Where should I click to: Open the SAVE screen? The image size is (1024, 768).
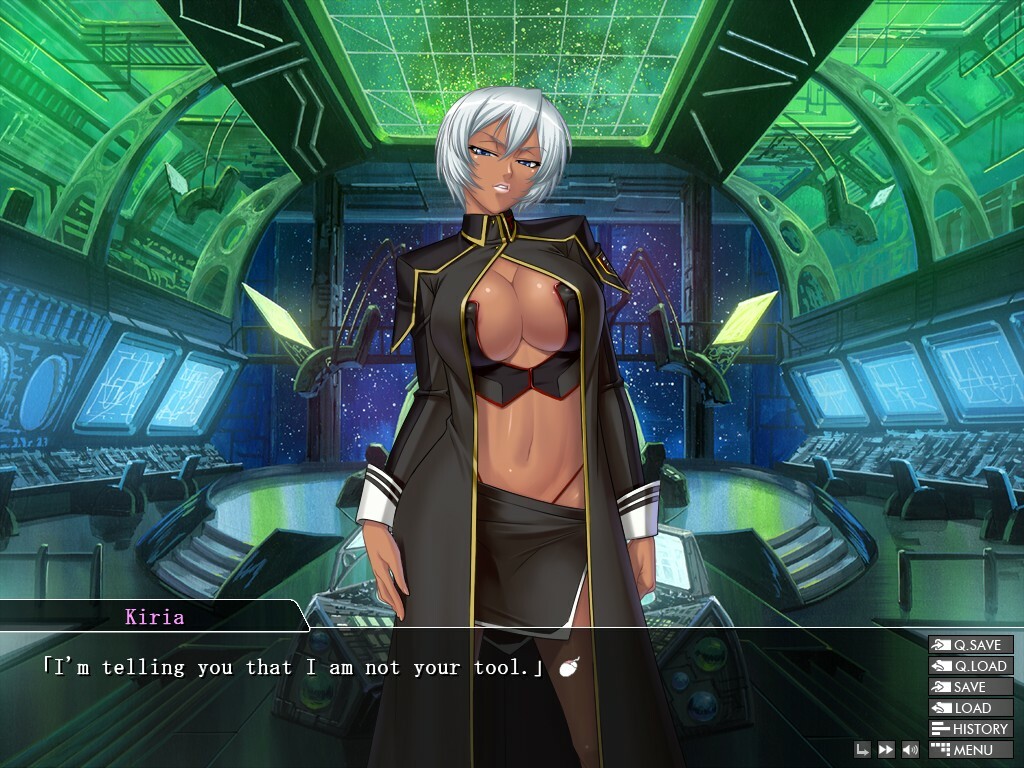(970, 687)
